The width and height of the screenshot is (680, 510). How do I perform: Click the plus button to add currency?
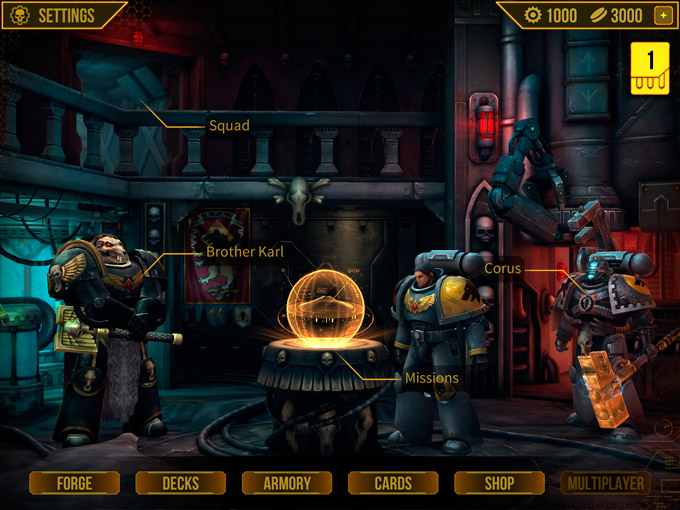point(662,15)
